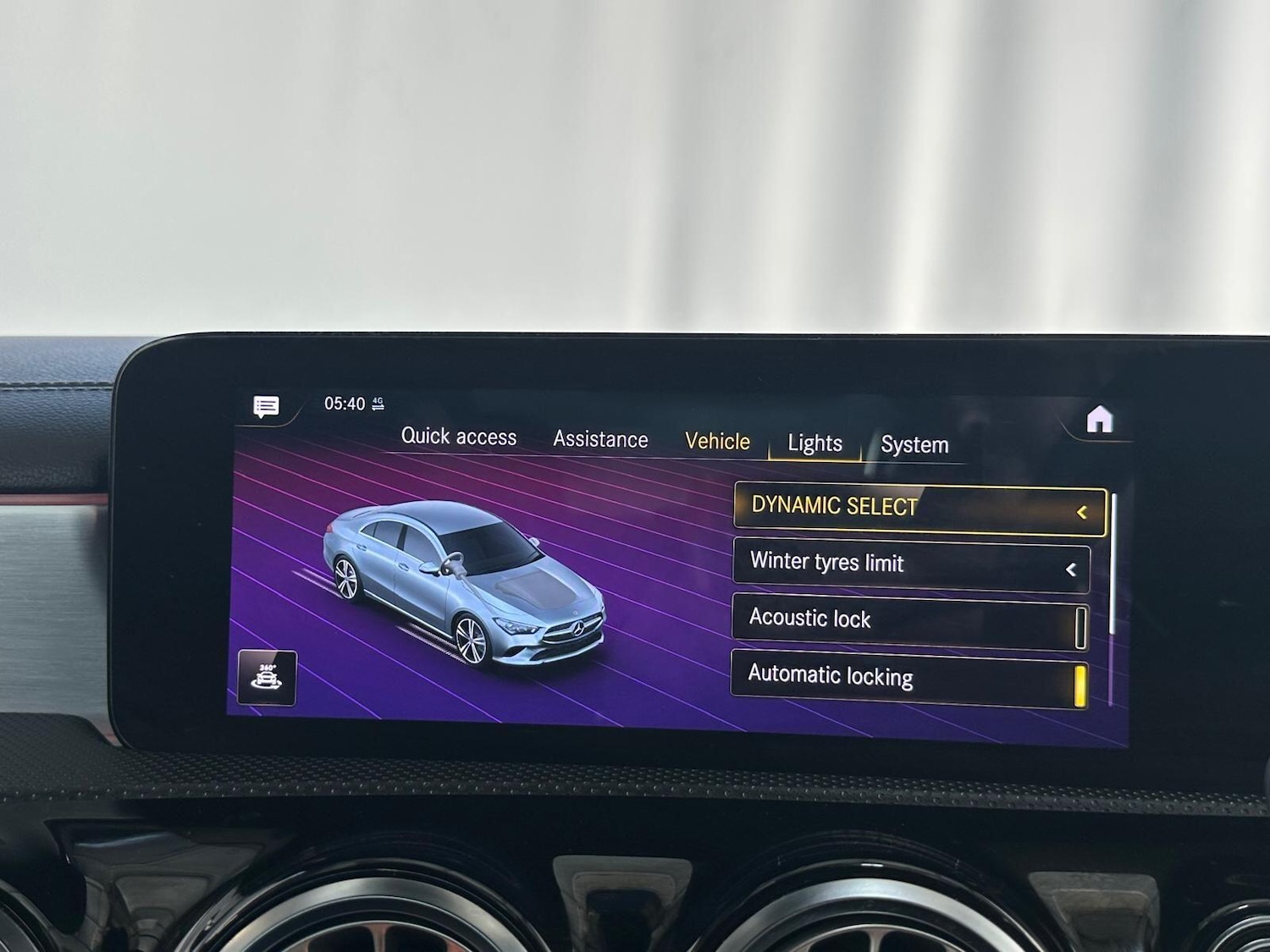This screenshot has height=952, width=1270.
Task: Activate the 360° camera view button
Action: coord(268,678)
